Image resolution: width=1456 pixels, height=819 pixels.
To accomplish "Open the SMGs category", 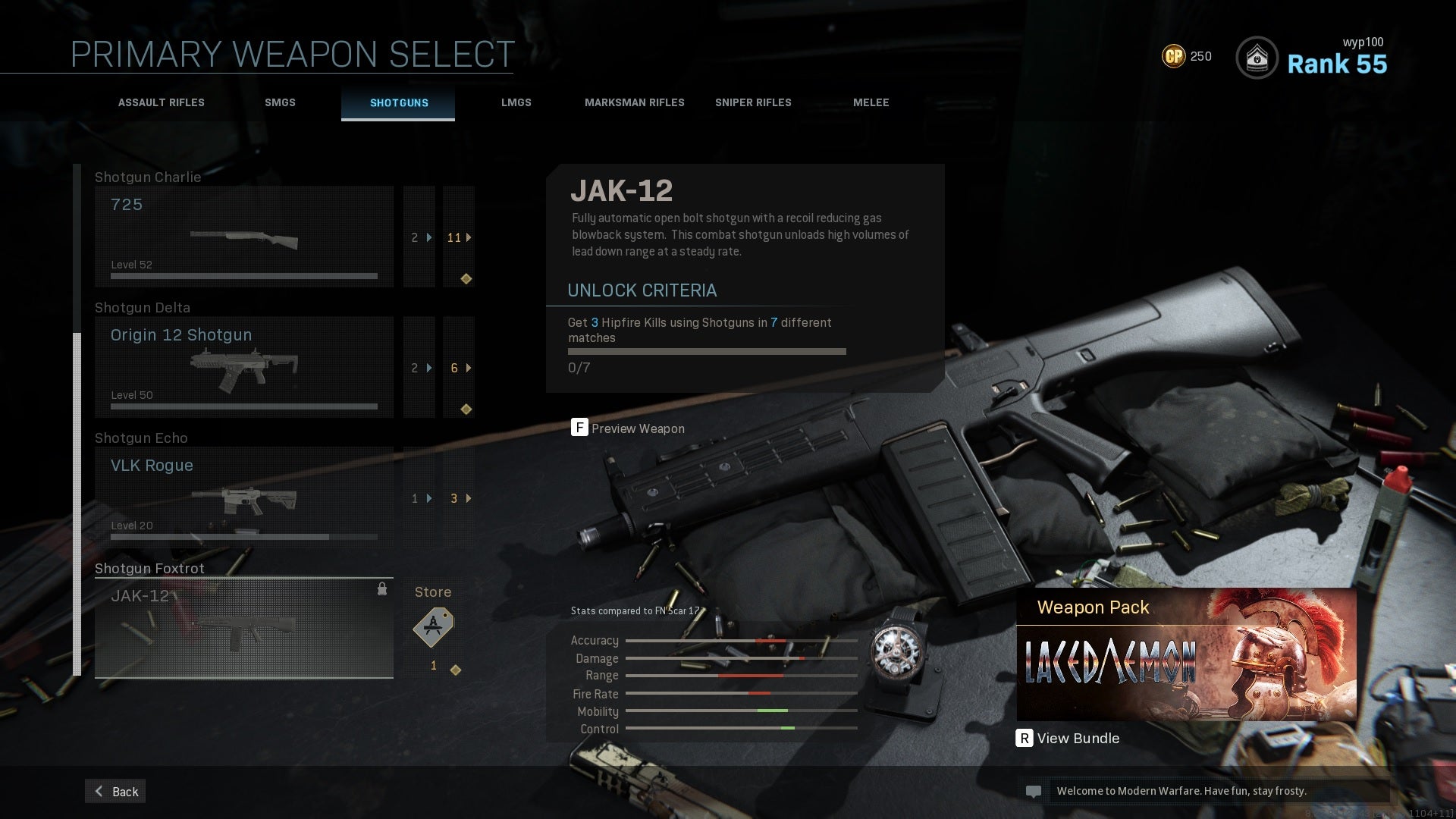I will coord(280,102).
